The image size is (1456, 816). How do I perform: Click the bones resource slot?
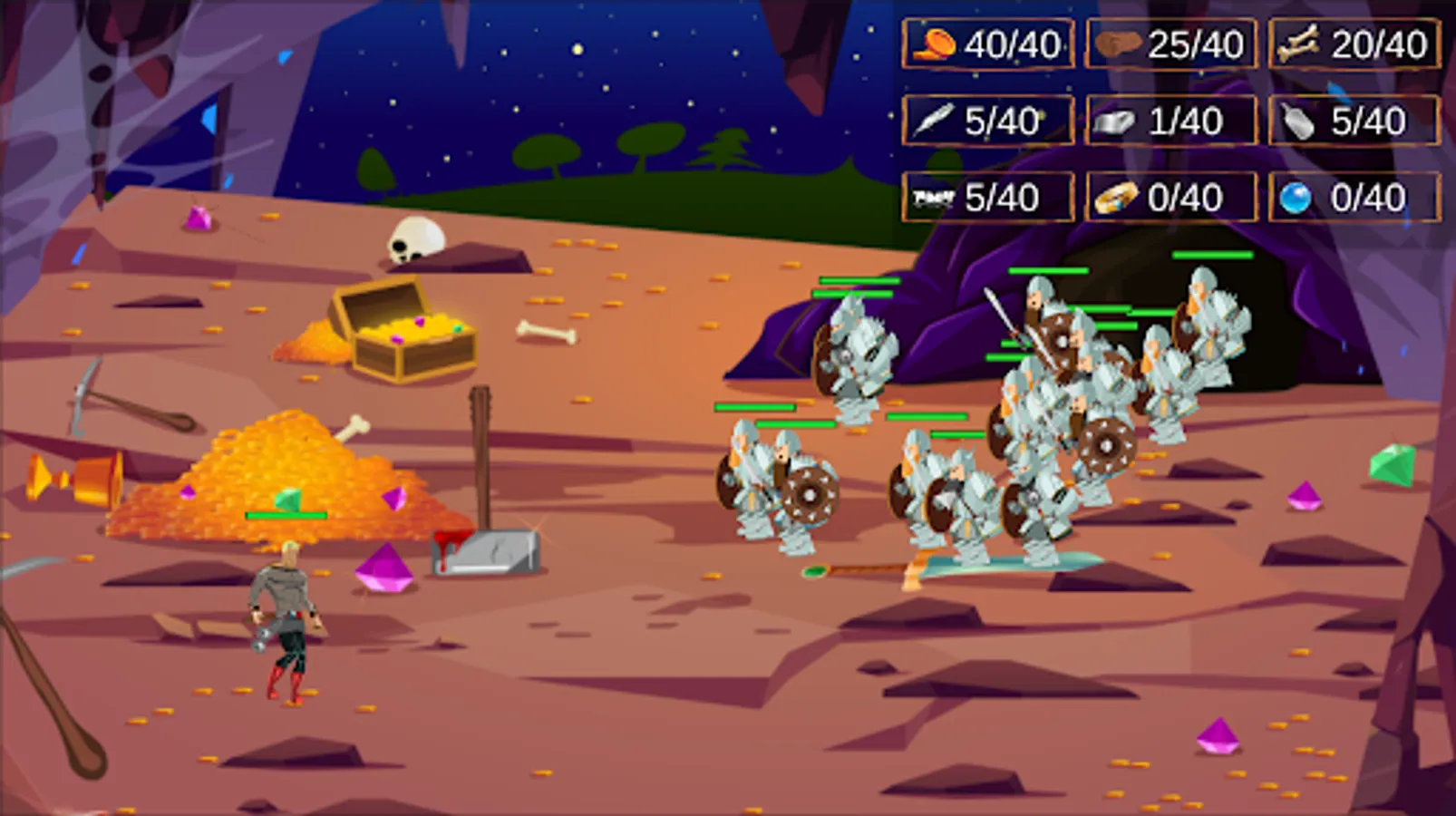1354,44
